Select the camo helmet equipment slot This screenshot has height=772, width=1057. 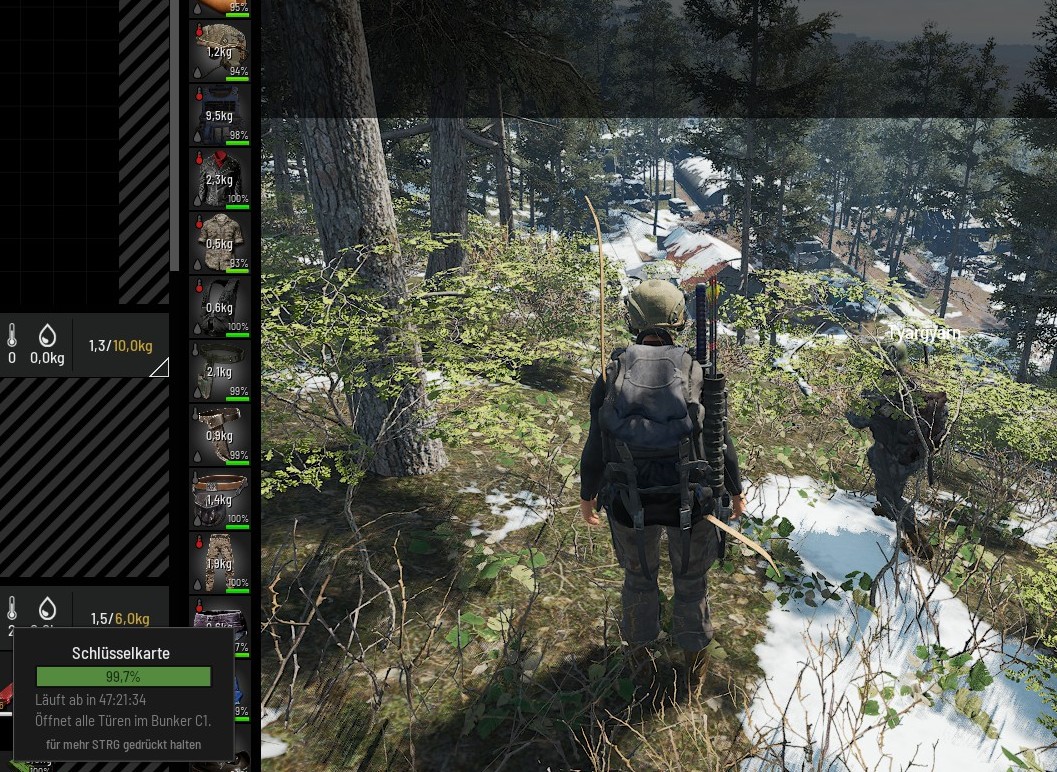pos(220,49)
